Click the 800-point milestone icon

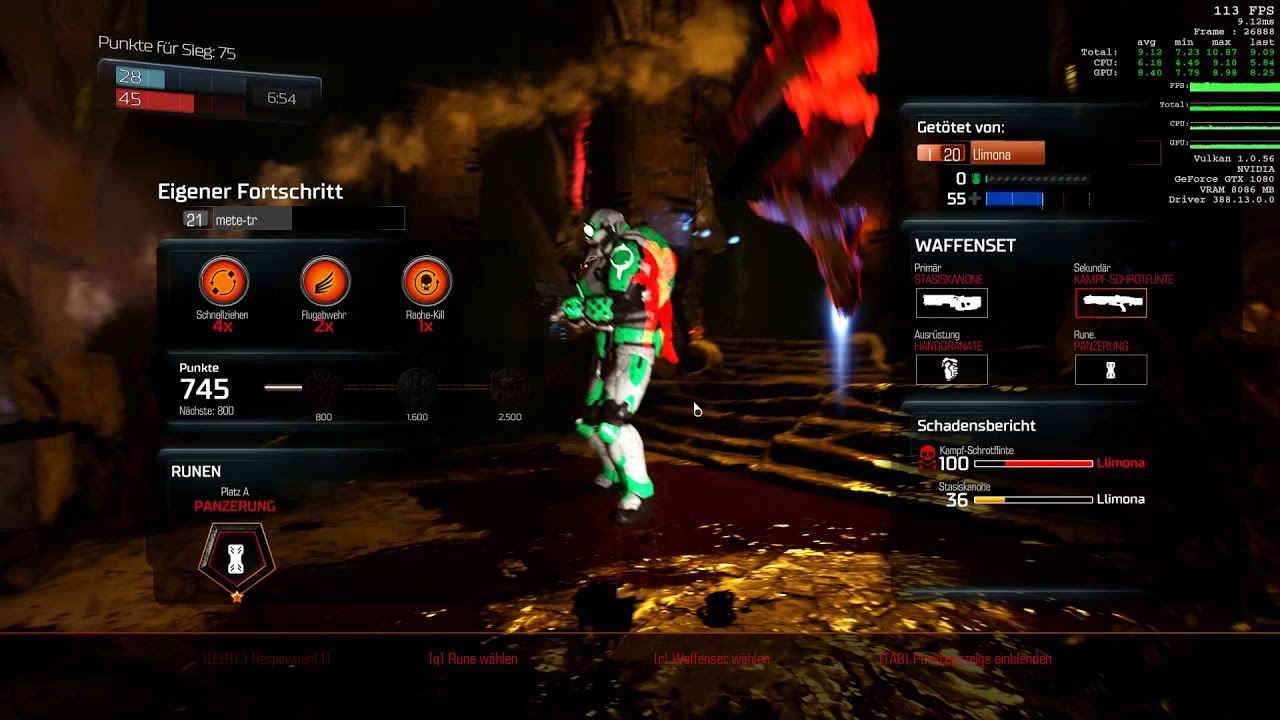coord(323,386)
